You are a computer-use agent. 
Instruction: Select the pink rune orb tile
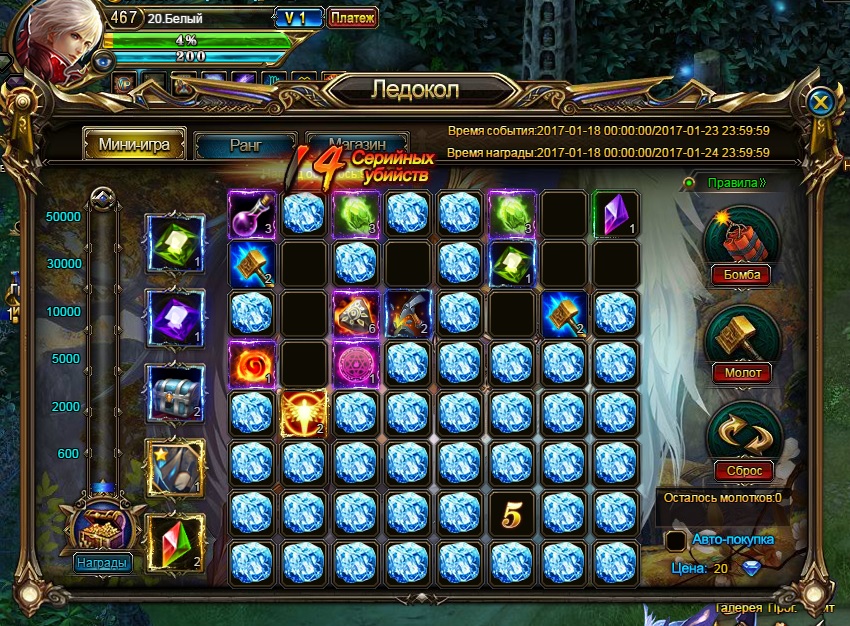tap(354, 363)
